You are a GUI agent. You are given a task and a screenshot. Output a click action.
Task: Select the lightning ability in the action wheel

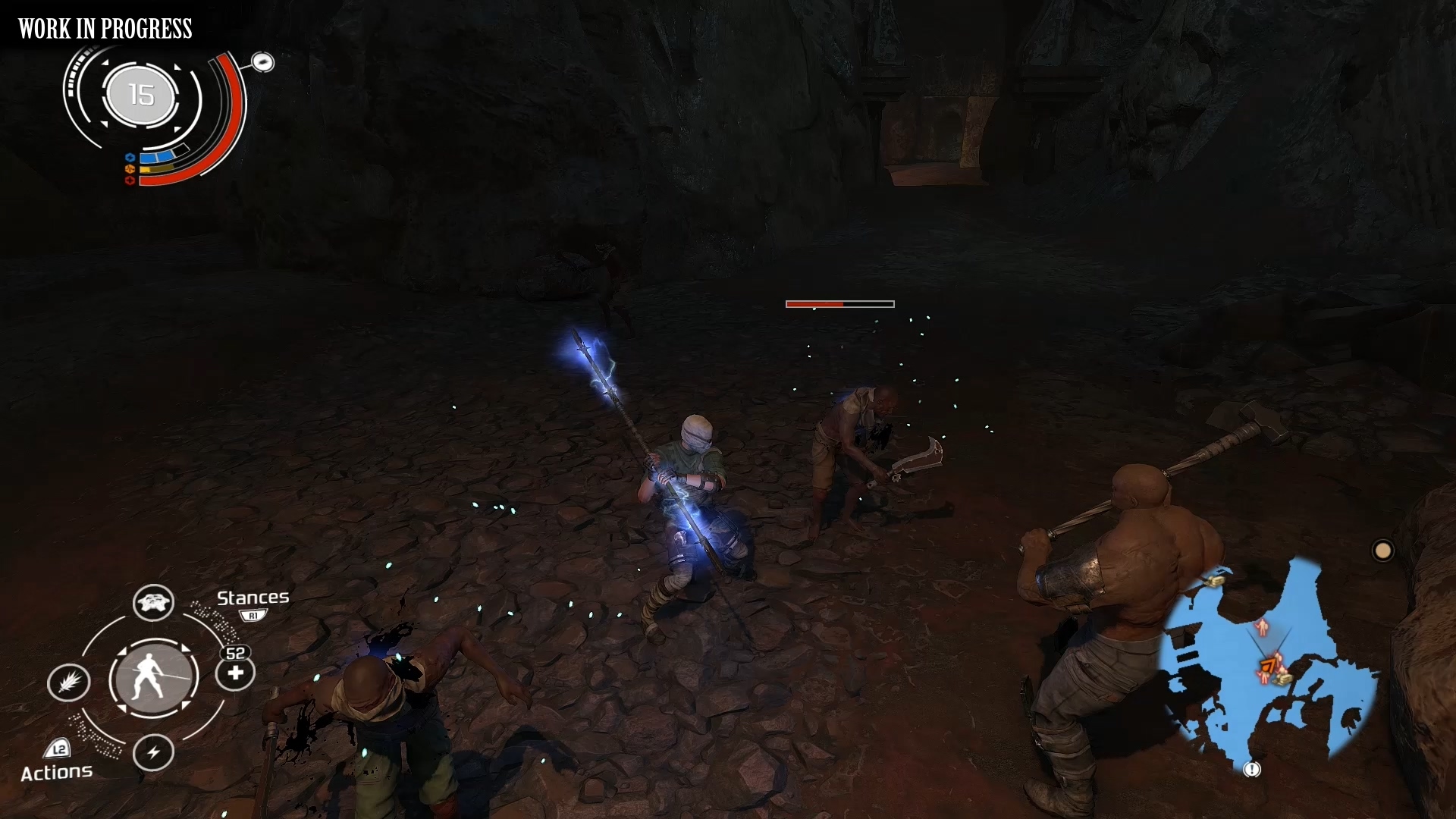pos(155,753)
